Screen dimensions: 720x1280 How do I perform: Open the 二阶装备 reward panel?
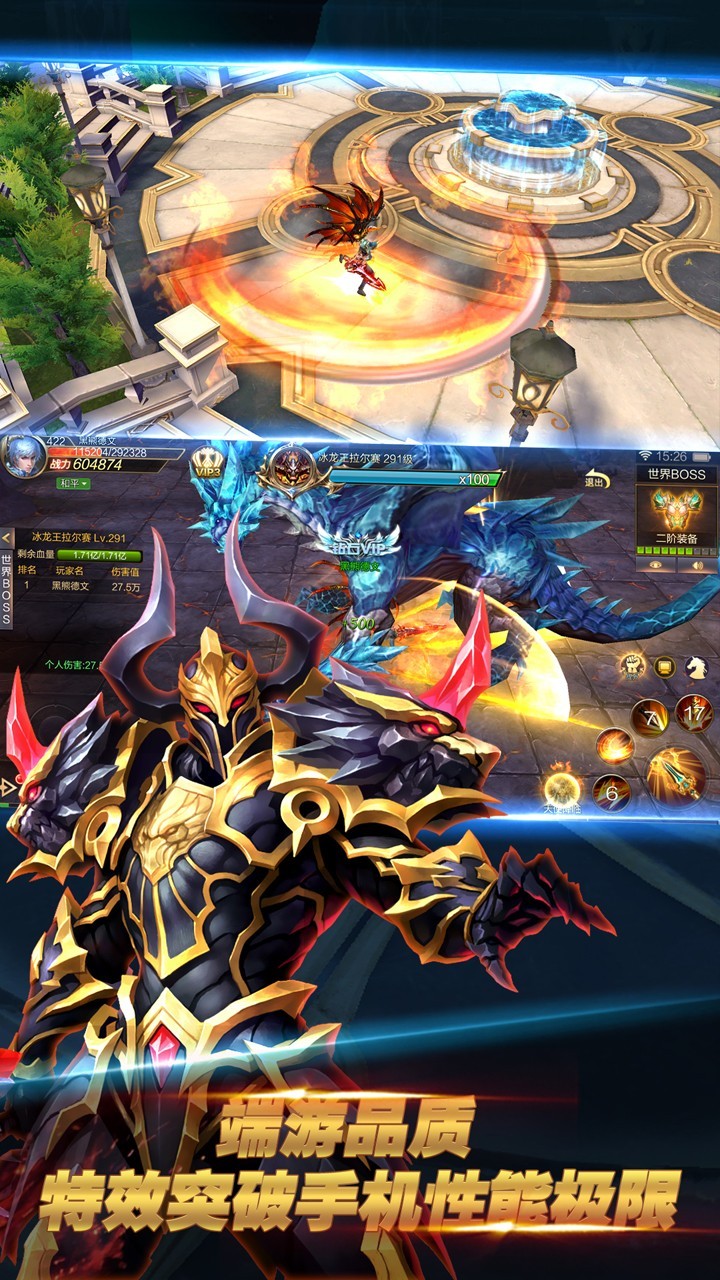[676, 515]
